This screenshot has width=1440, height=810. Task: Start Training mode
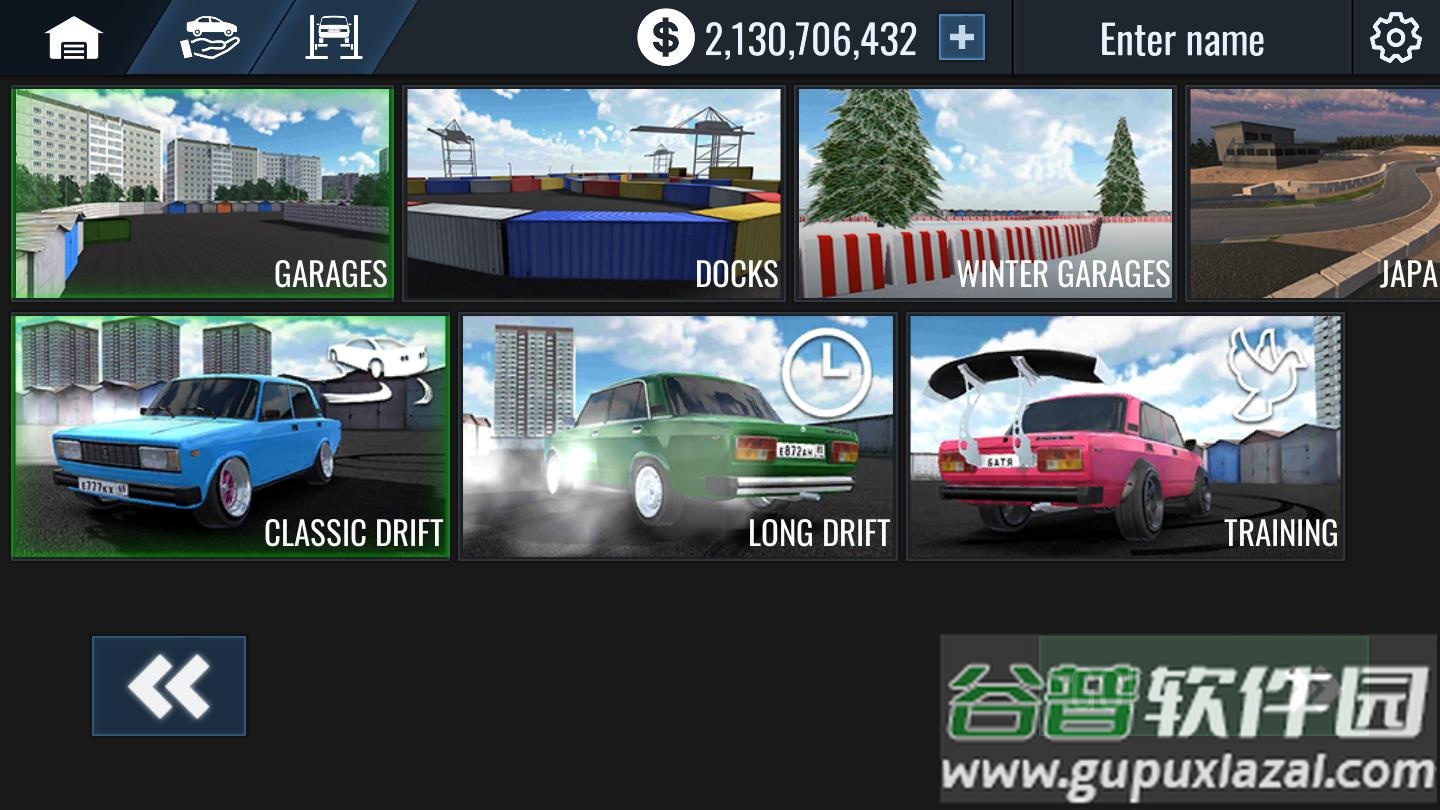(x=1125, y=436)
